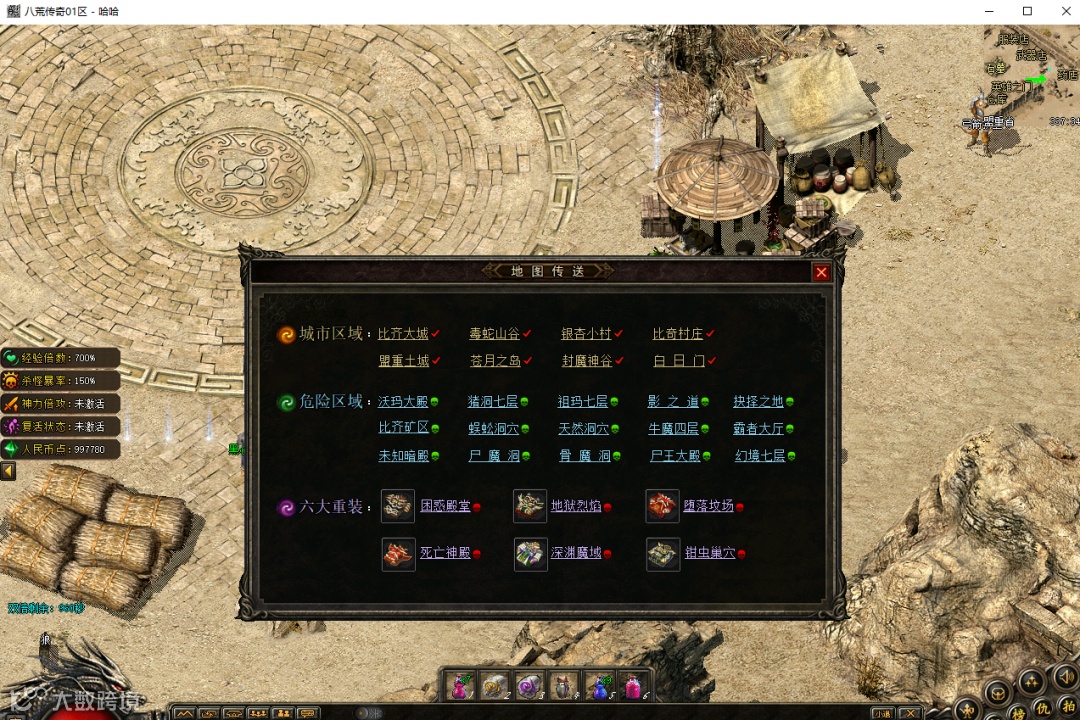Select 祖玛七层 dungeon link
Viewport: 1080px width, 720px height.
point(583,402)
